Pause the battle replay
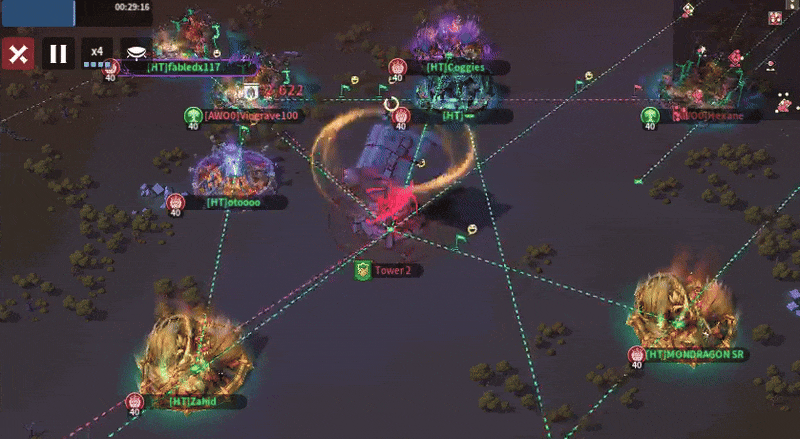The height and width of the screenshot is (439, 800). [x=58, y=54]
